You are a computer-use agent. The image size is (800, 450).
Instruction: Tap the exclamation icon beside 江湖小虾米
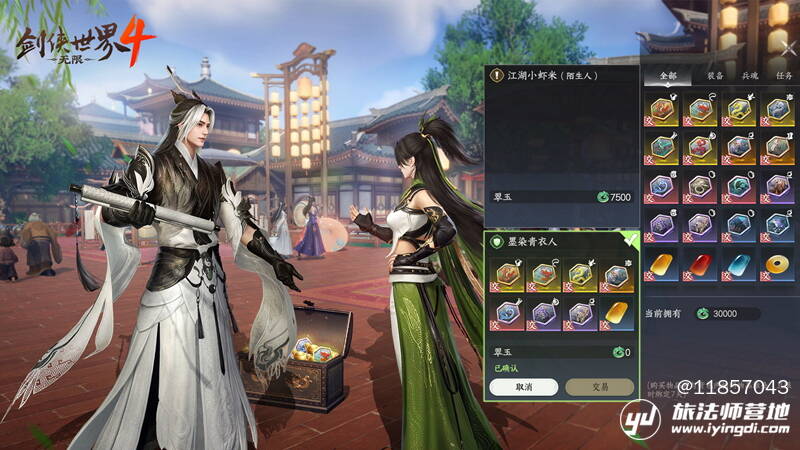pos(497,74)
